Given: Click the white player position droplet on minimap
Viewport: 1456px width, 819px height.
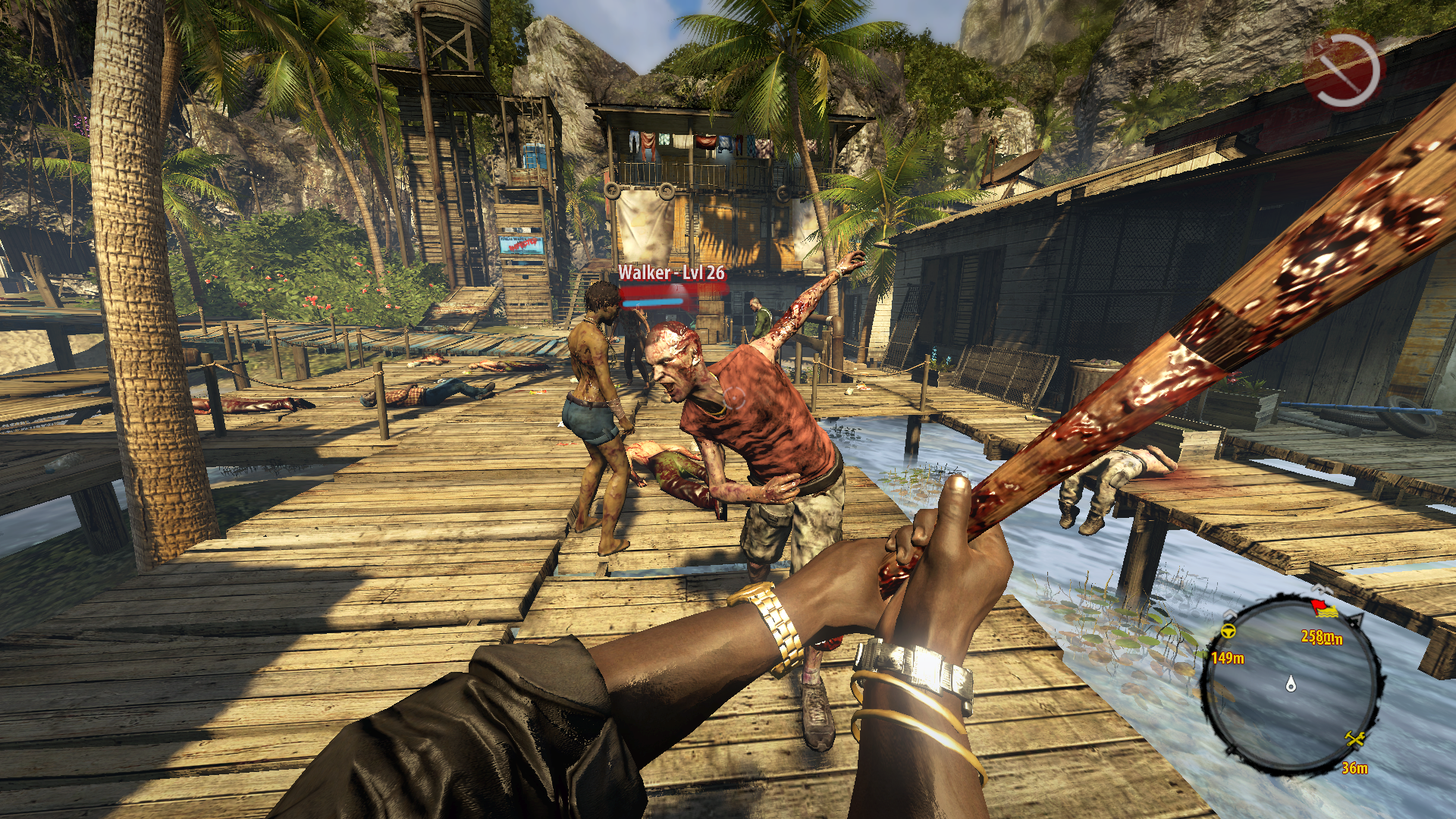Looking at the screenshot, I should (1291, 684).
